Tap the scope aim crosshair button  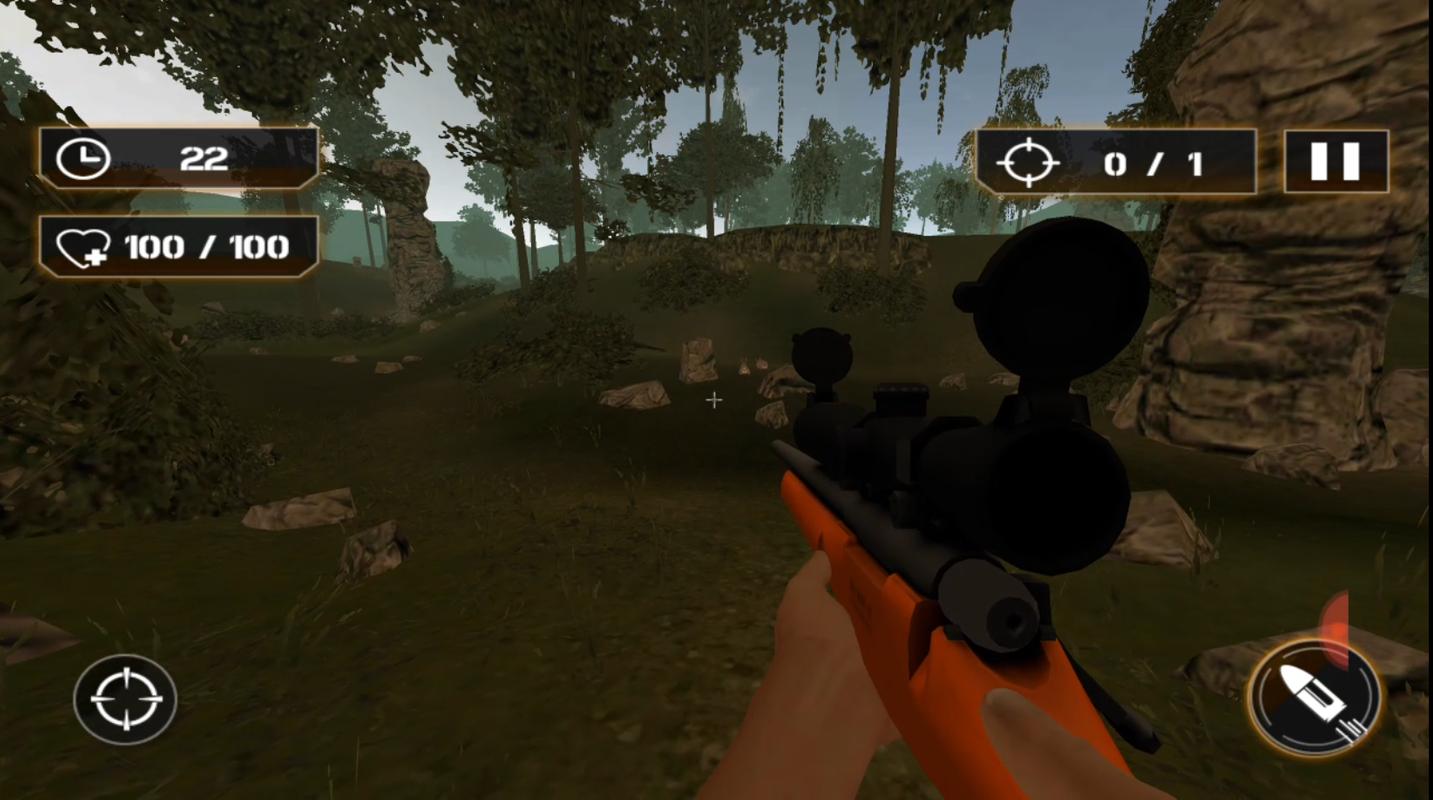pos(125,699)
